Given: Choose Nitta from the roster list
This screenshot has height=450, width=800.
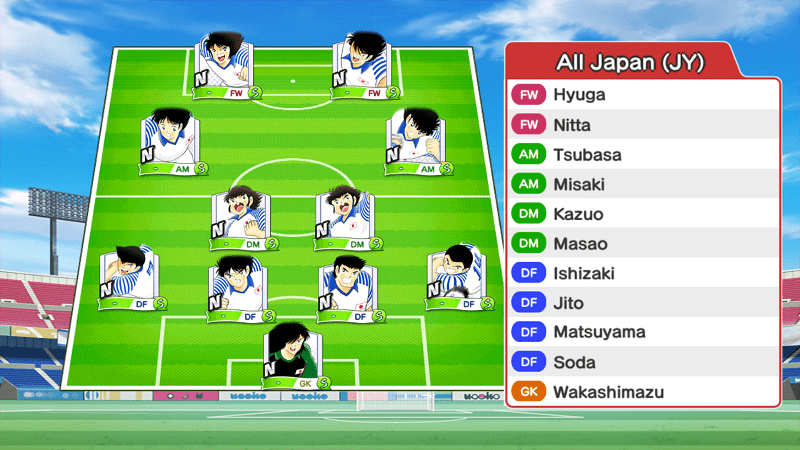Looking at the screenshot, I should coord(642,125).
